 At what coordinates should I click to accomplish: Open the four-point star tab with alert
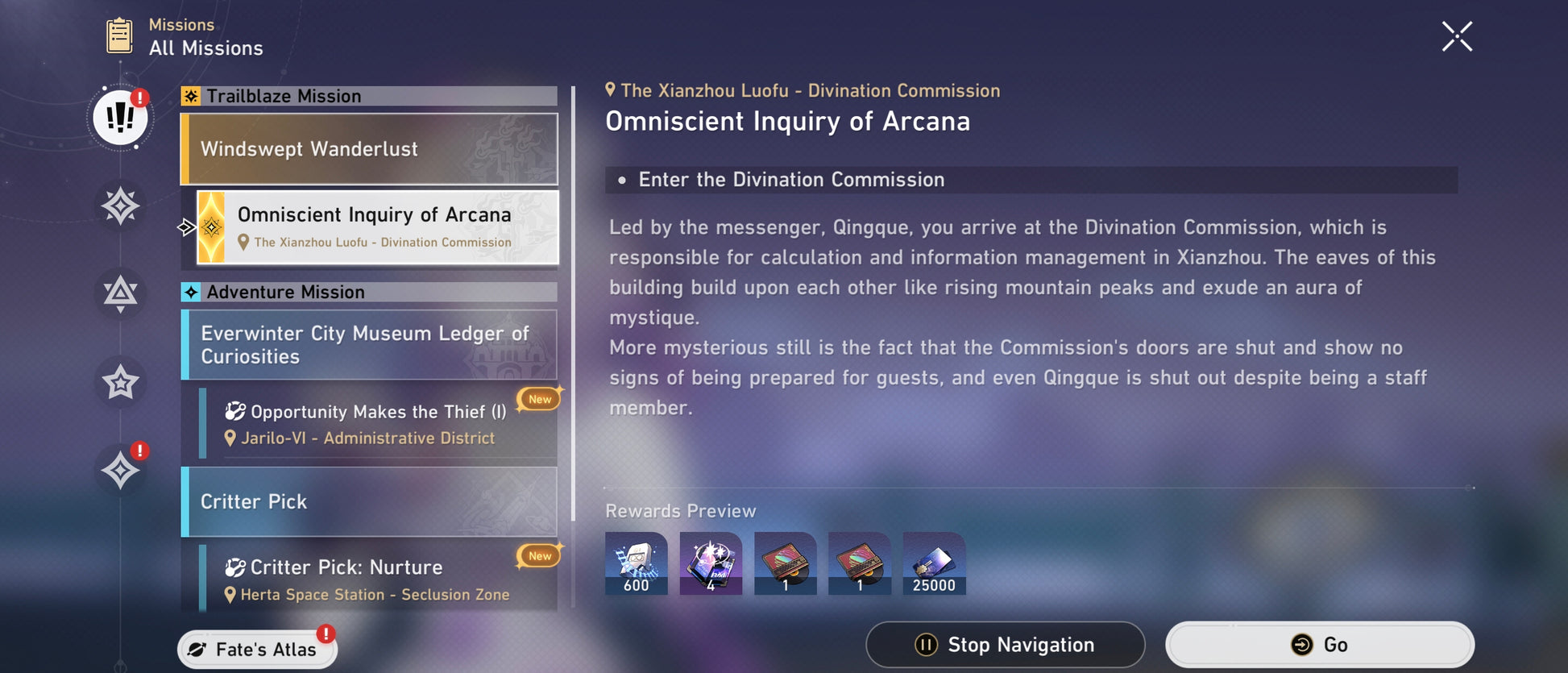[x=120, y=470]
